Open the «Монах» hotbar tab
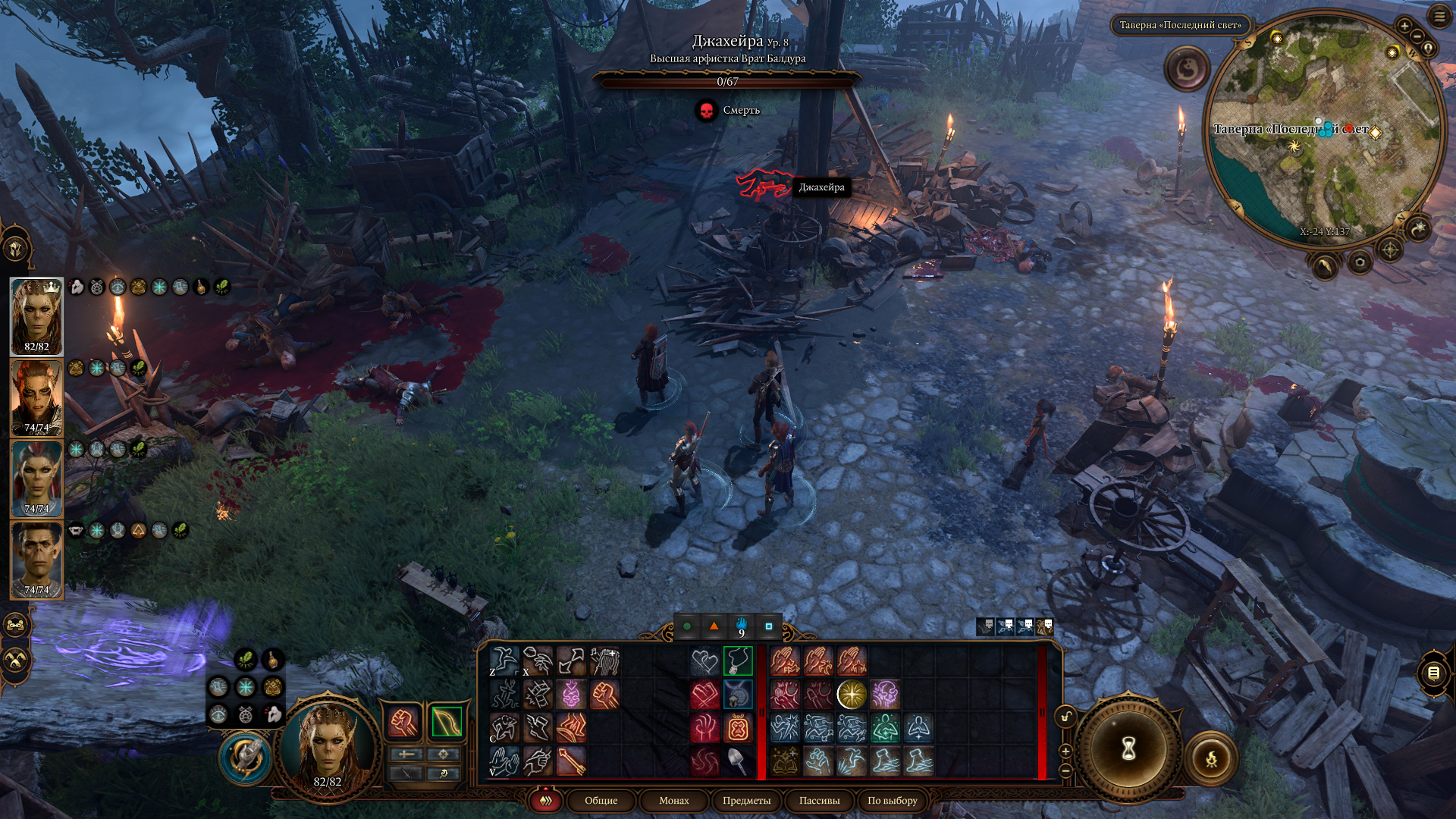This screenshot has height=819, width=1456. pyautogui.click(x=673, y=800)
